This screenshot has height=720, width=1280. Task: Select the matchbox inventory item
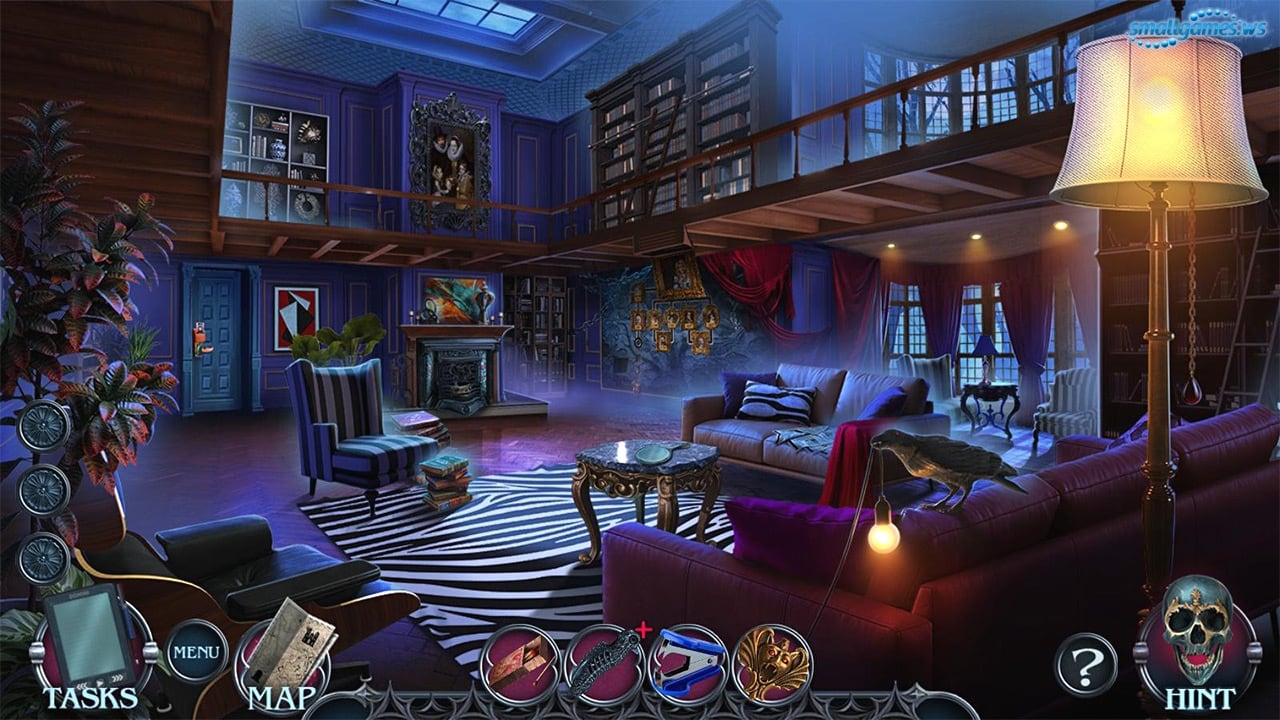518,662
